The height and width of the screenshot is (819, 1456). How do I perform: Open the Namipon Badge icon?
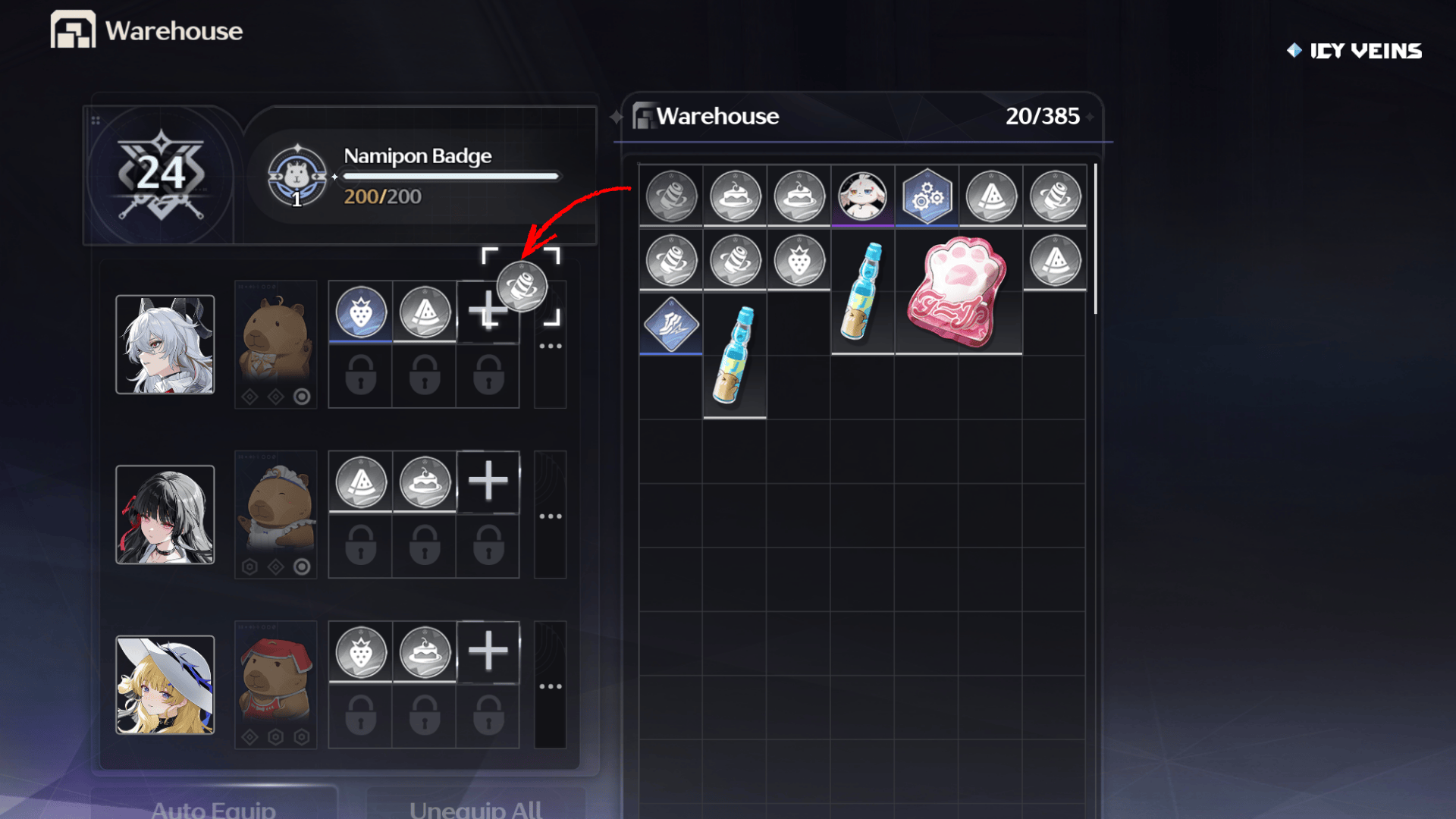click(x=297, y=177)
